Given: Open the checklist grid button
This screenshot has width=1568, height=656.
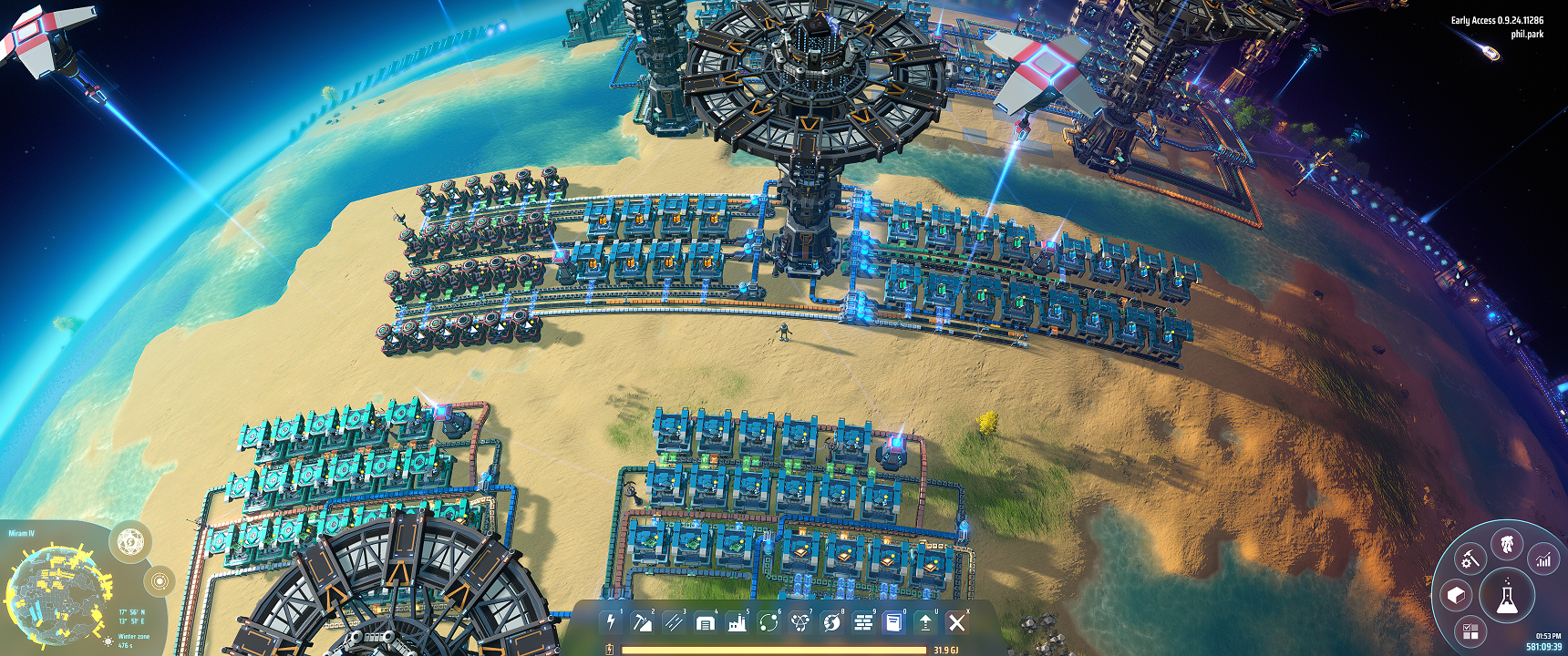Looking at the screenshot, I should [x=1470, y=630].
